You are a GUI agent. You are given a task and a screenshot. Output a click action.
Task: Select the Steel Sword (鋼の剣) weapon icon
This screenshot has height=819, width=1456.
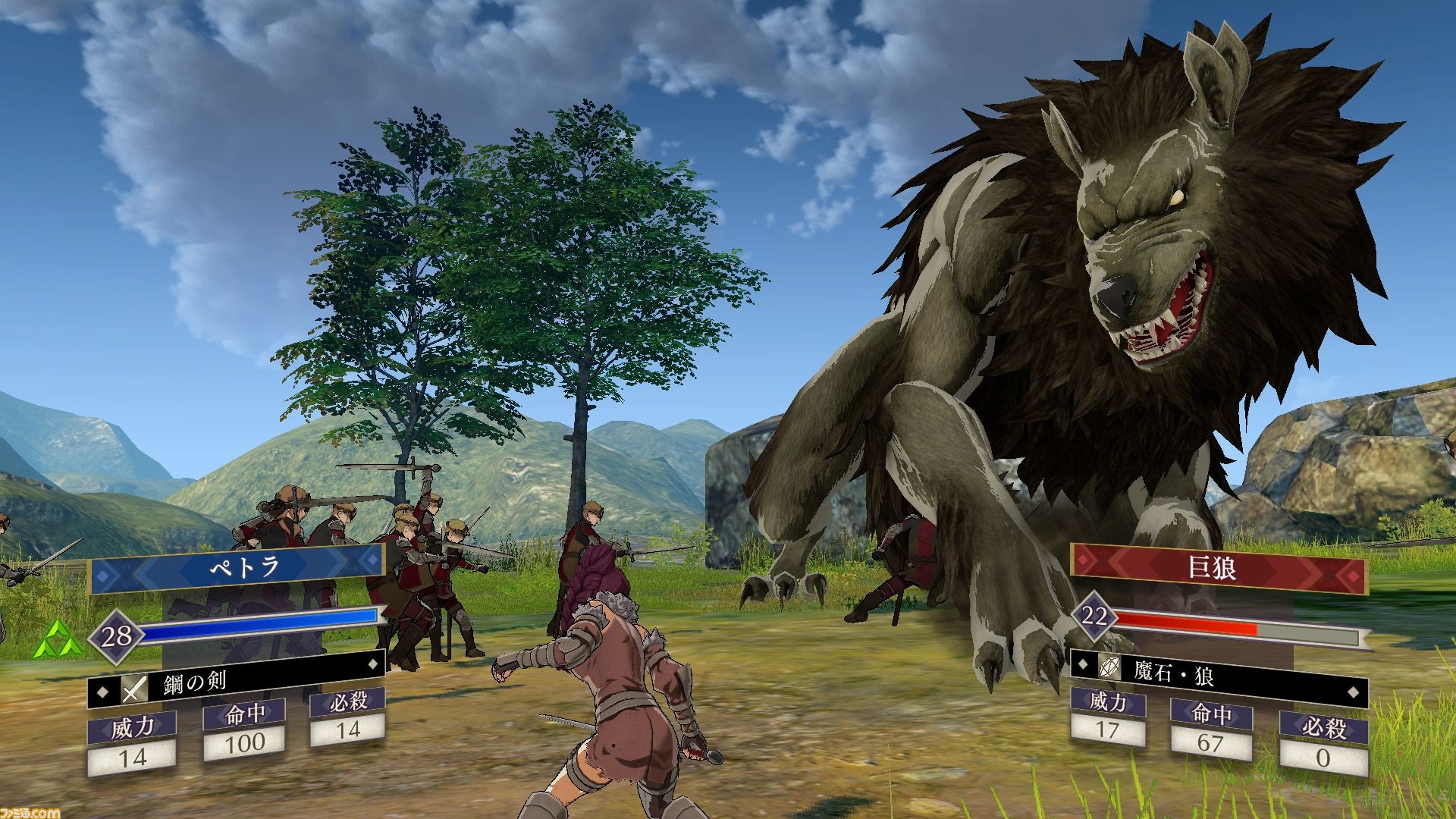pos(134,688)
